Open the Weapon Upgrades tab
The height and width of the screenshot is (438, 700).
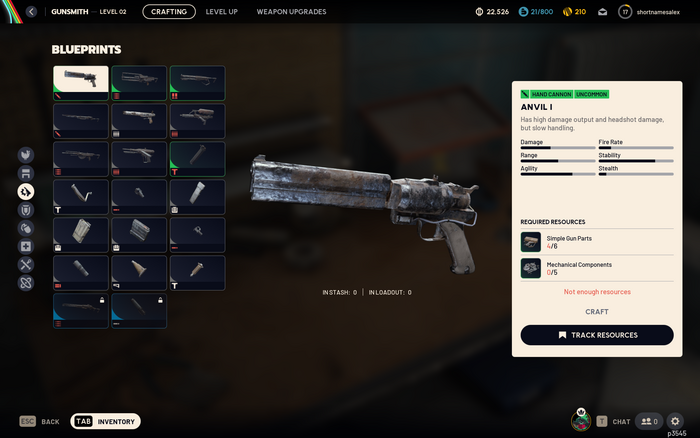tap(291, 12)
